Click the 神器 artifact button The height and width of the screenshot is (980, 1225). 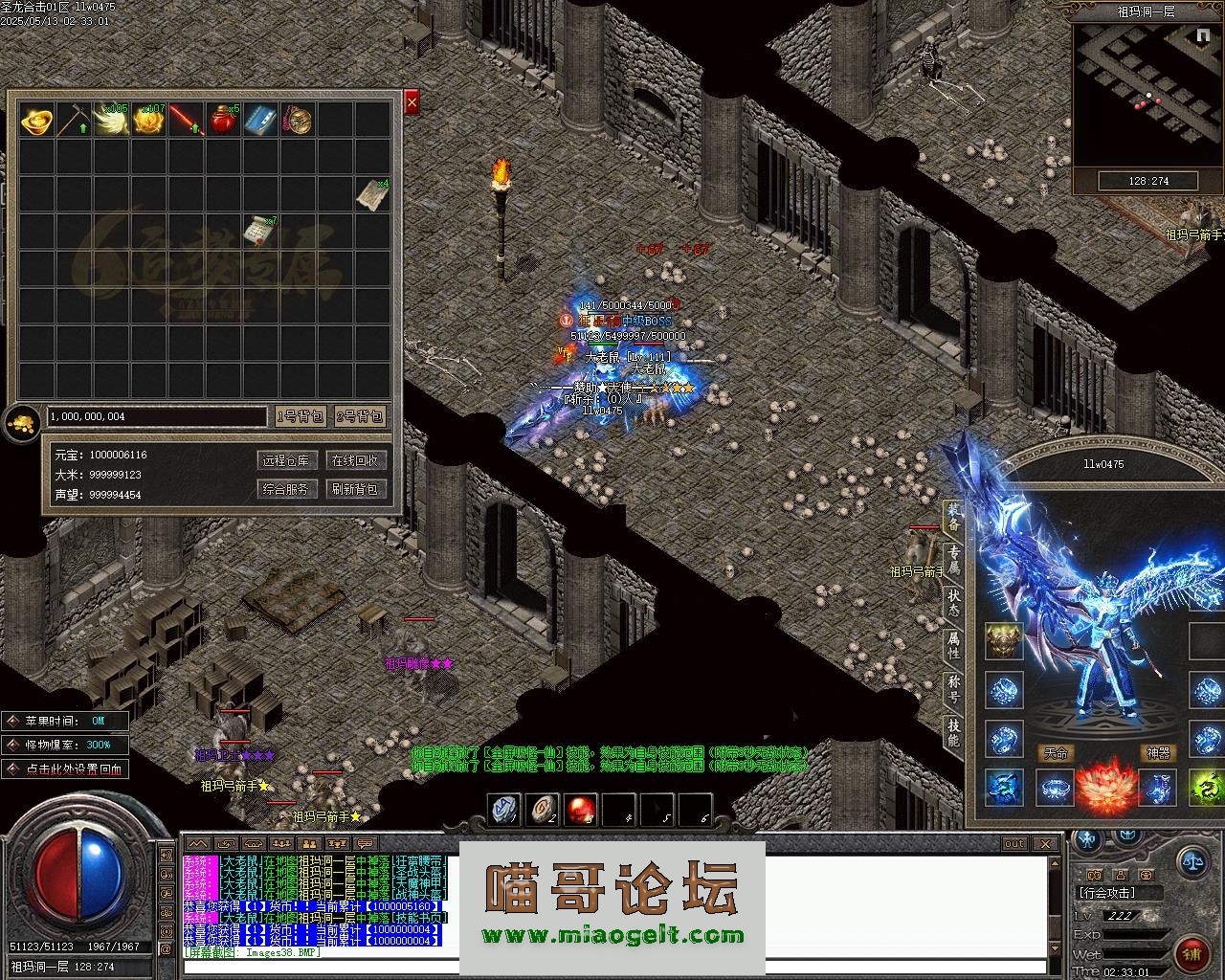(1158, 753)
